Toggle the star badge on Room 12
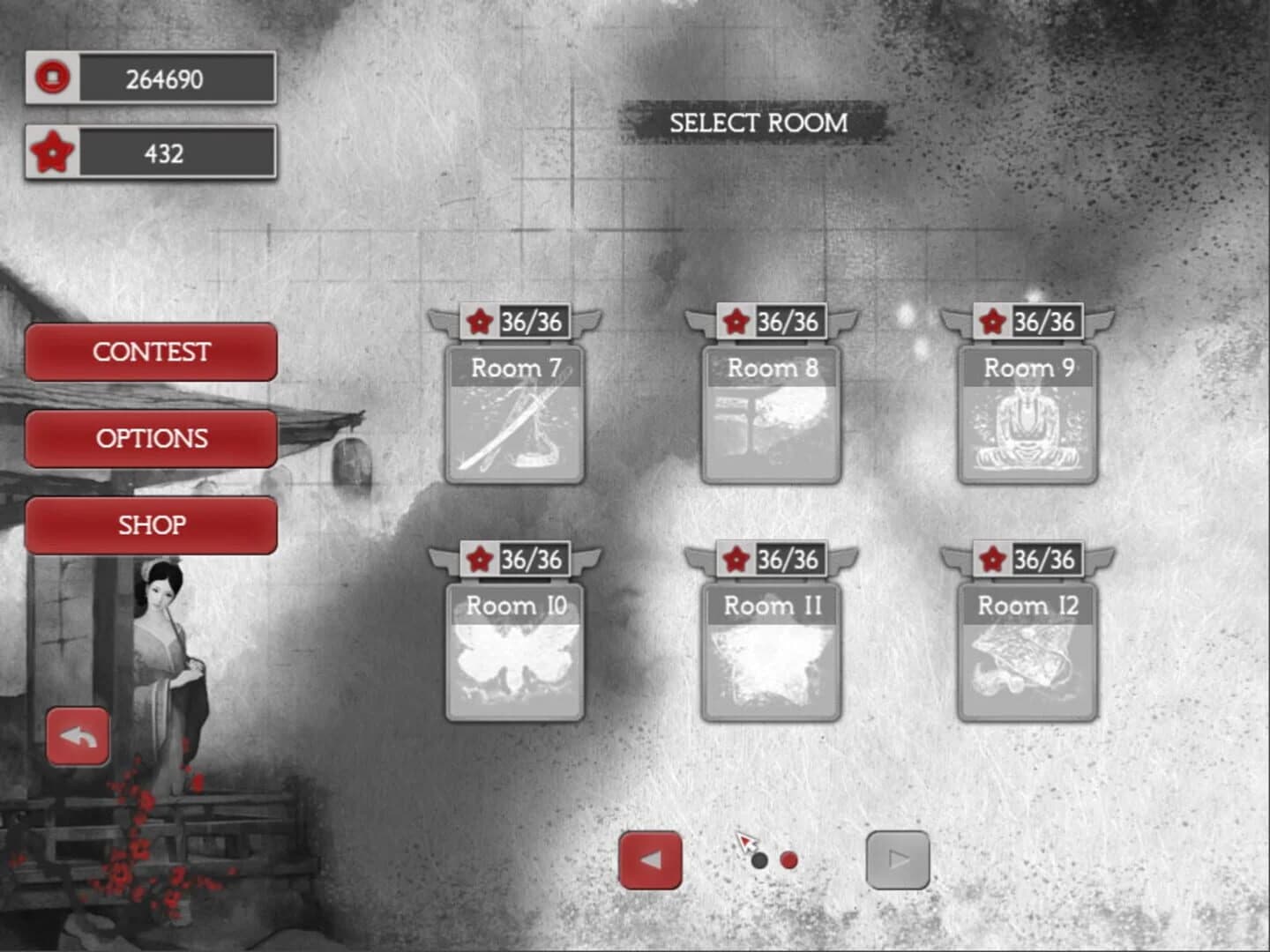Image resolution: width=1270 pixels, height=952 pixels. (x=990, y=559)
